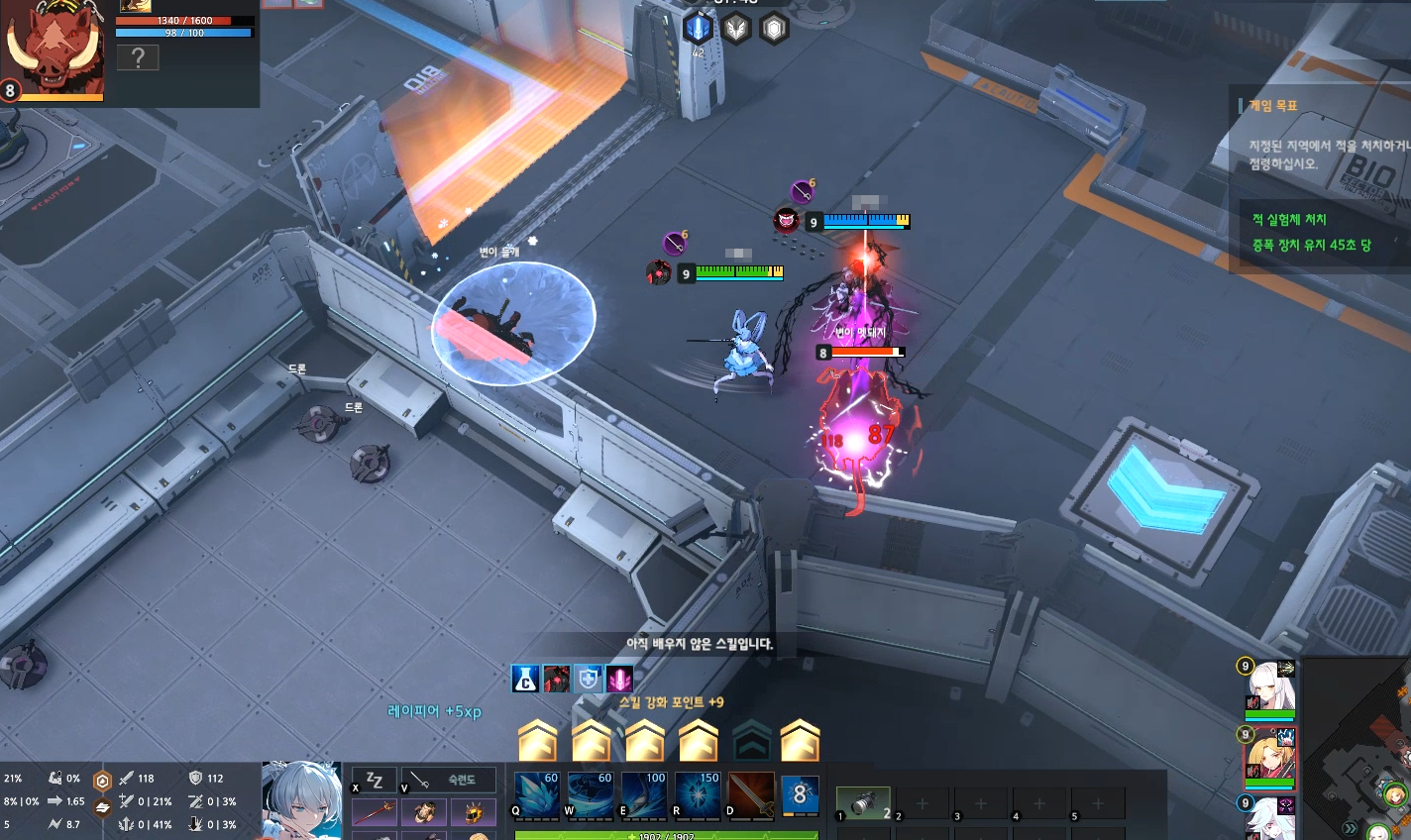Screen dimensions: 1411x840
Task: Click the blue crystal icon at top
Action: point(698,28)
